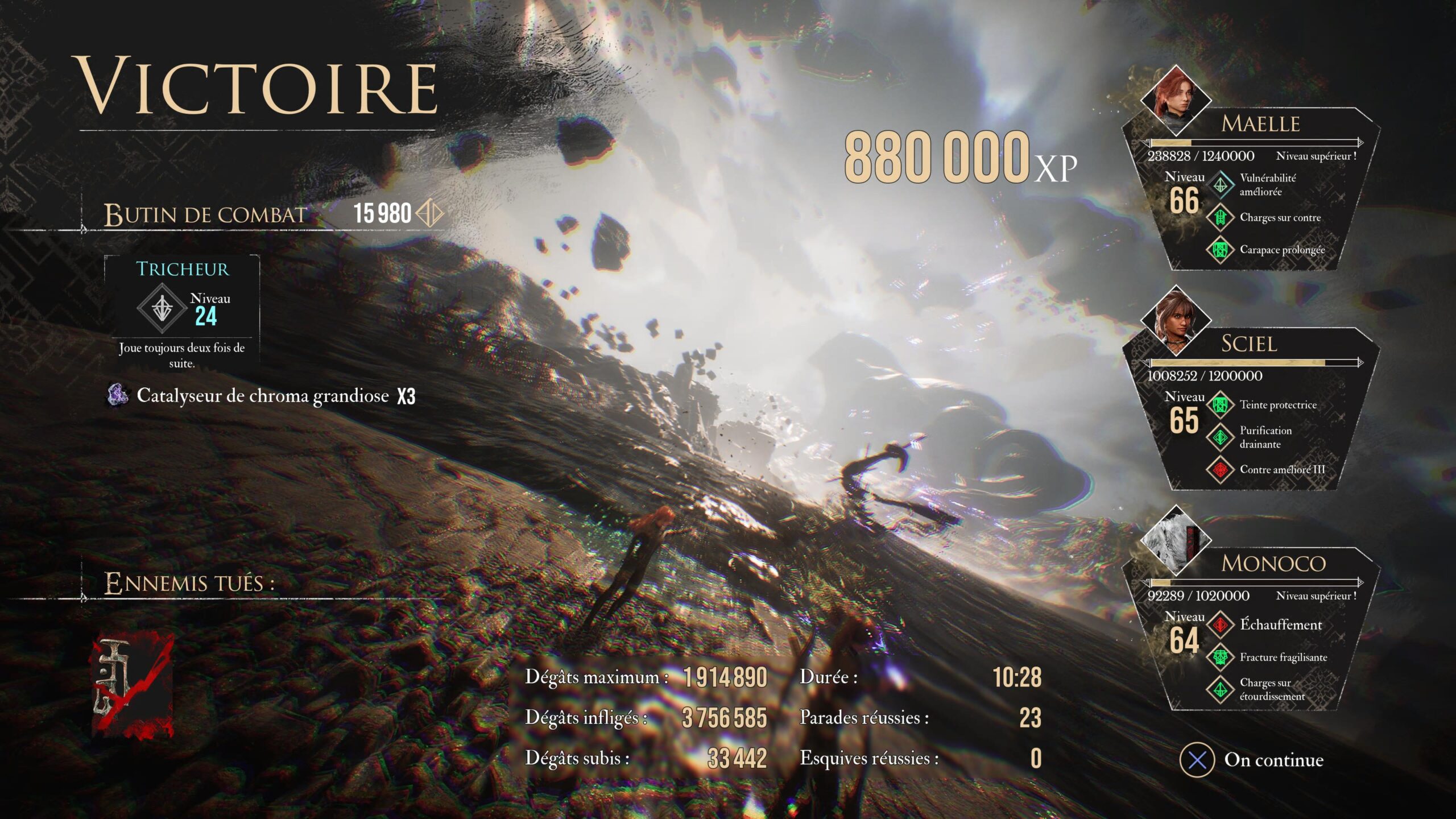This screenshot has height=819, width=1456.
Task: Click Monoco's Charges sur étourdissement icon
Action: [x=1220, y=689]
